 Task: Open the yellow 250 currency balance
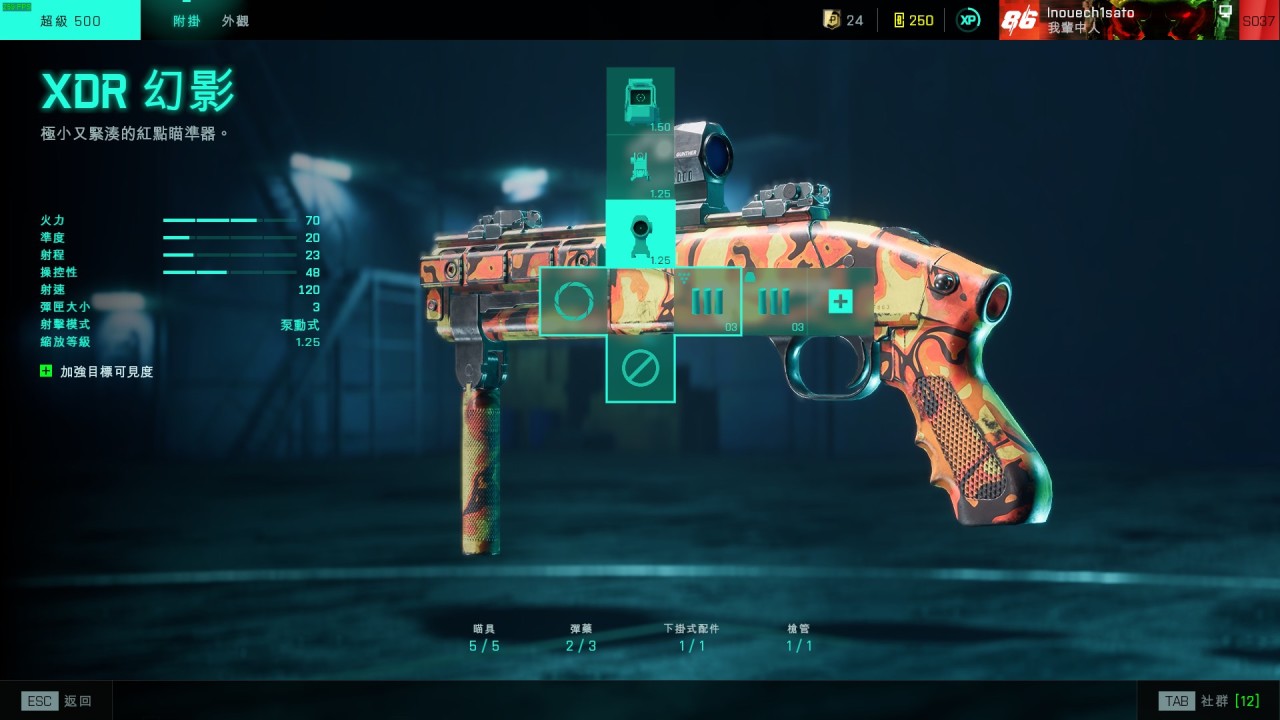pyautogui.click(x=913, y=20)
